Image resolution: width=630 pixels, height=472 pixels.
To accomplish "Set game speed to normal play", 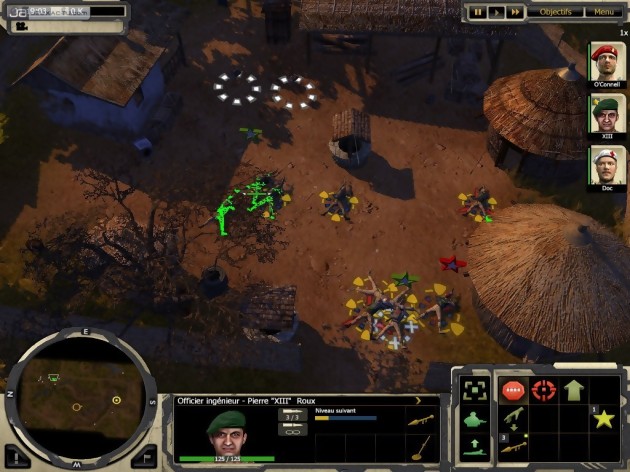I will pyautogui.click(x=497, y=12).
